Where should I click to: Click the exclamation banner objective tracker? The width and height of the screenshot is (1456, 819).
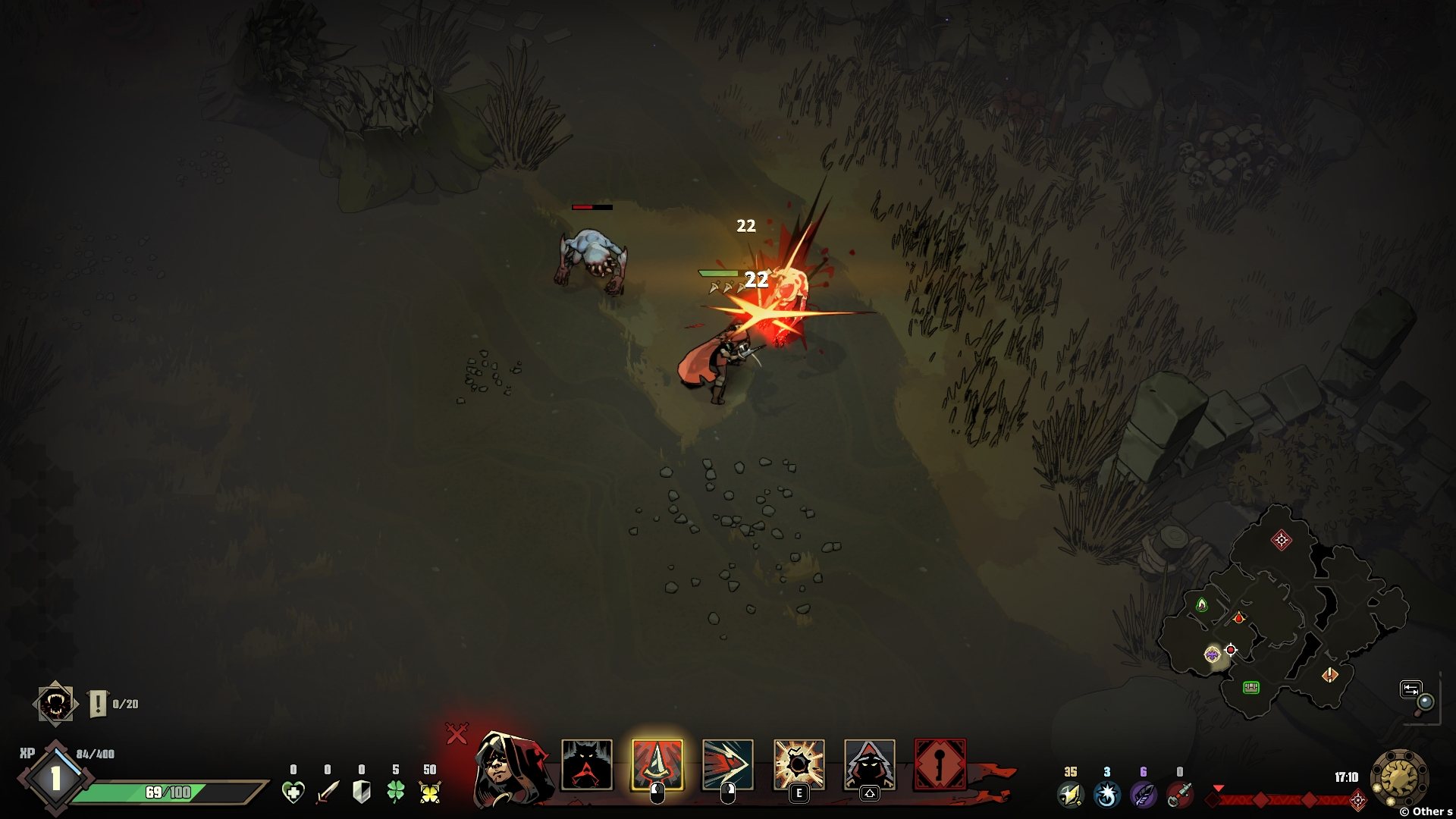click(x=98, y=704)
